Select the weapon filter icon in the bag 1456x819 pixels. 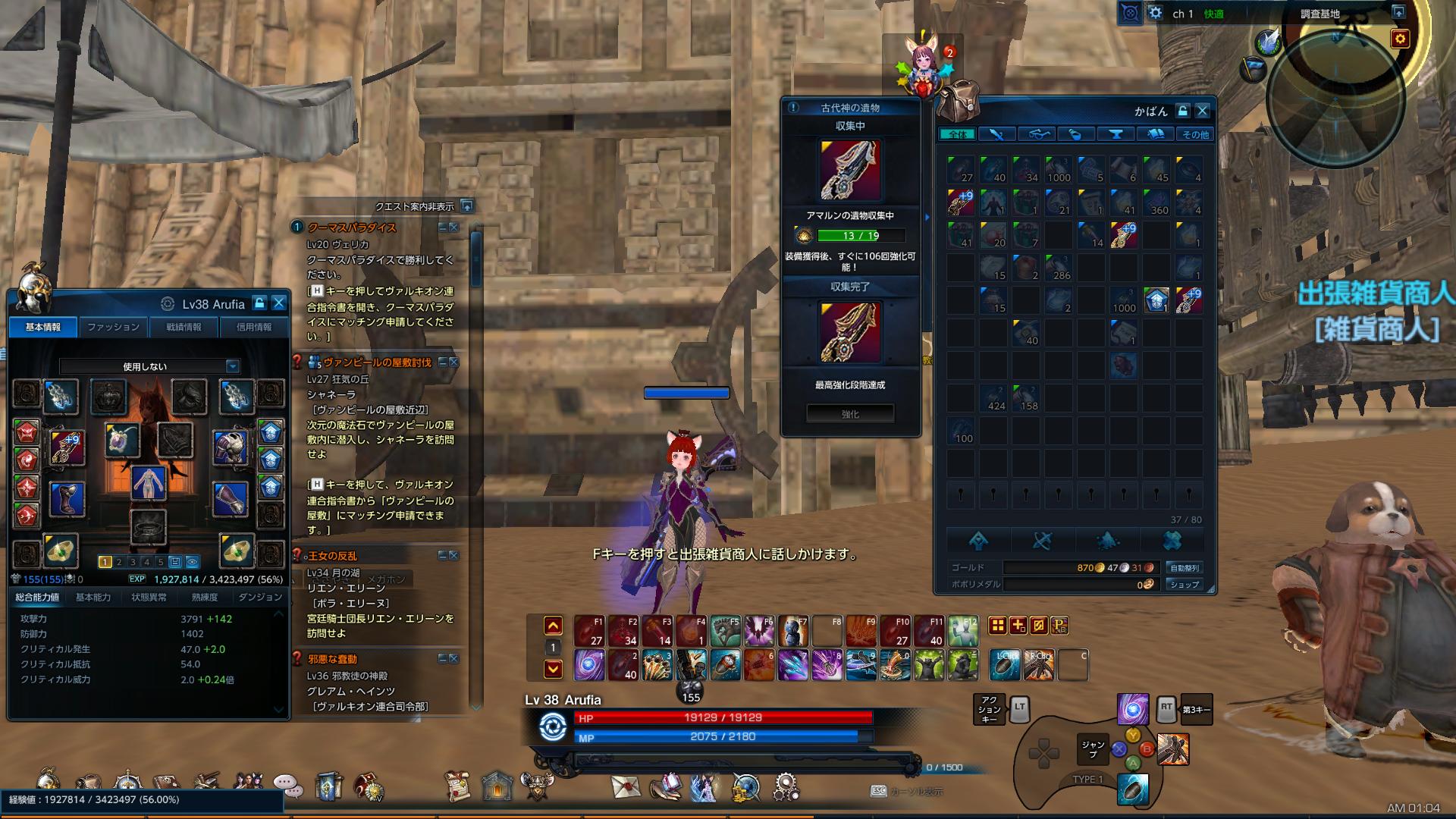(999, 133)
